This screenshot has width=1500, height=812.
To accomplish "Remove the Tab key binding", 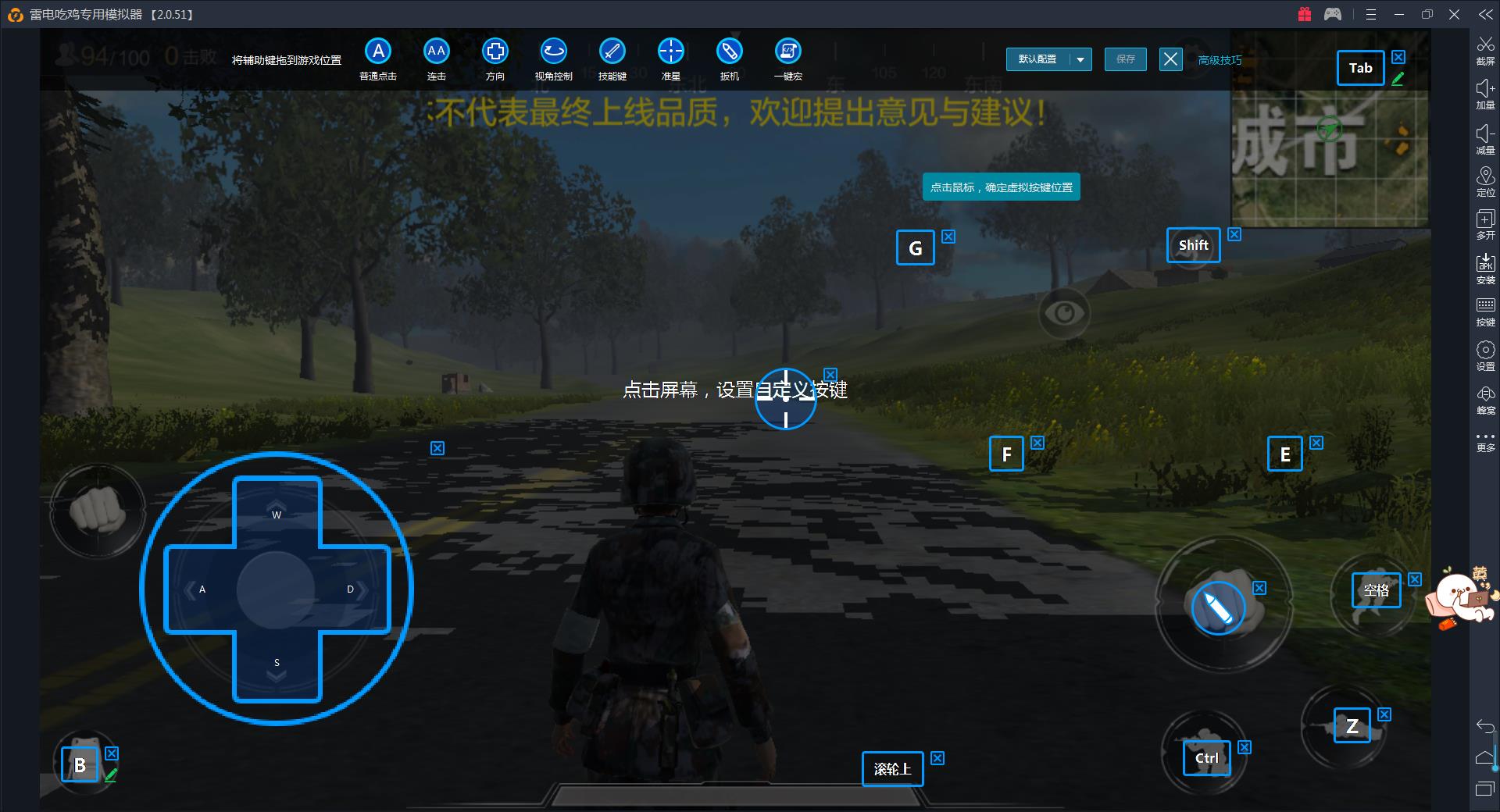I will (x=1398, y=57).
